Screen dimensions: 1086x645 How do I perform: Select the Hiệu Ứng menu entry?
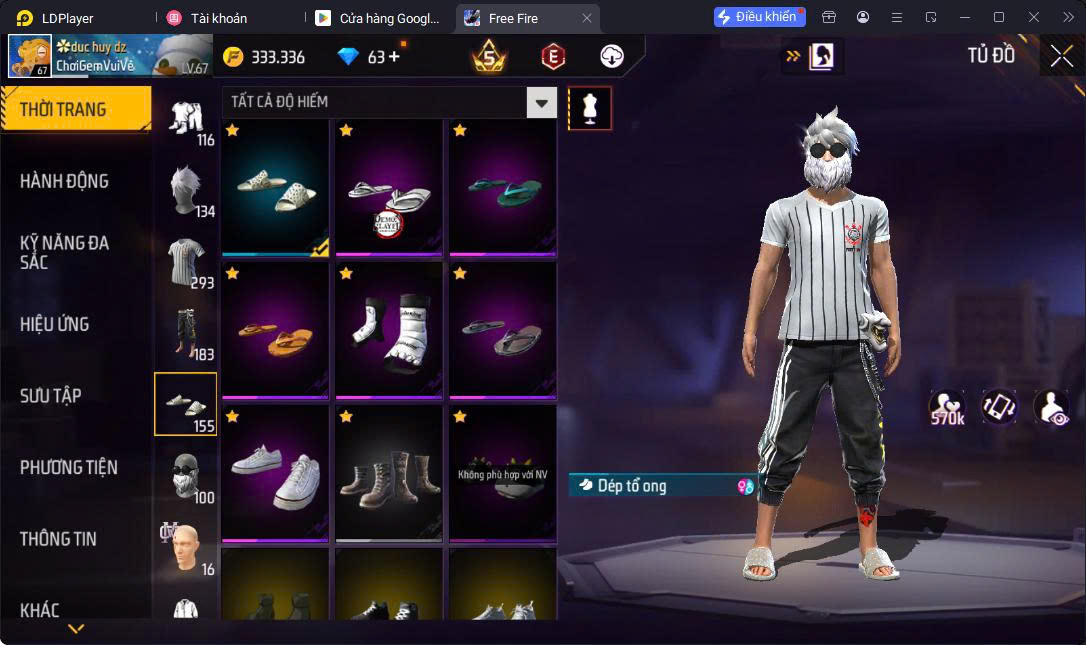point(55,324)
